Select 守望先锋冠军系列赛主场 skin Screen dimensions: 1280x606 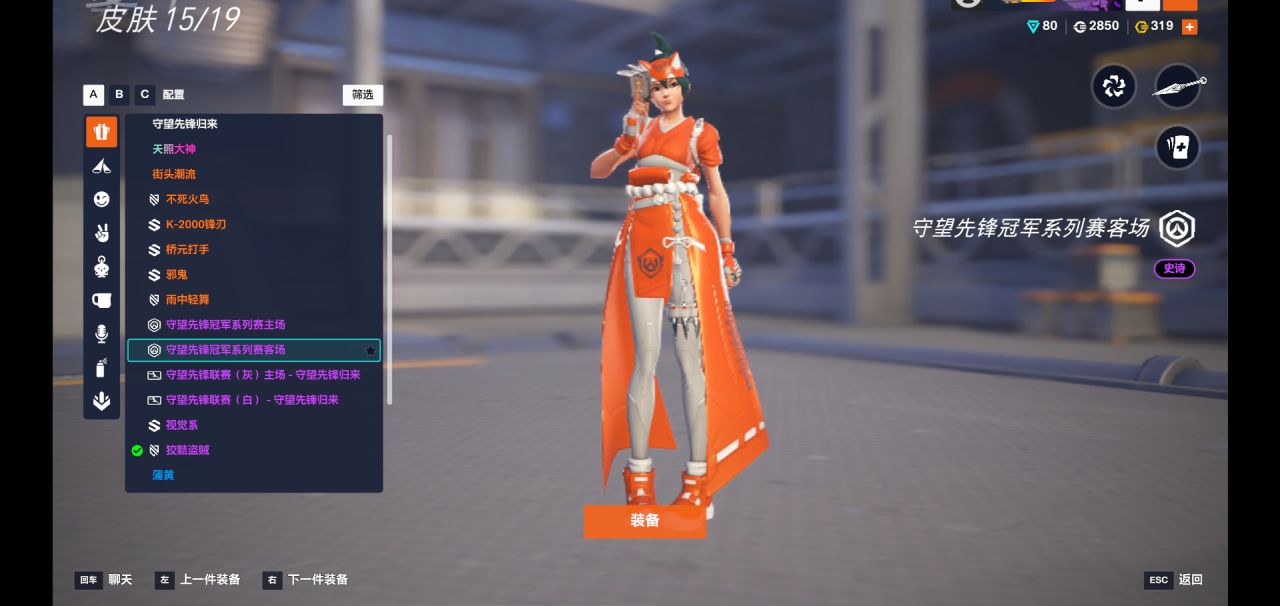225,324
